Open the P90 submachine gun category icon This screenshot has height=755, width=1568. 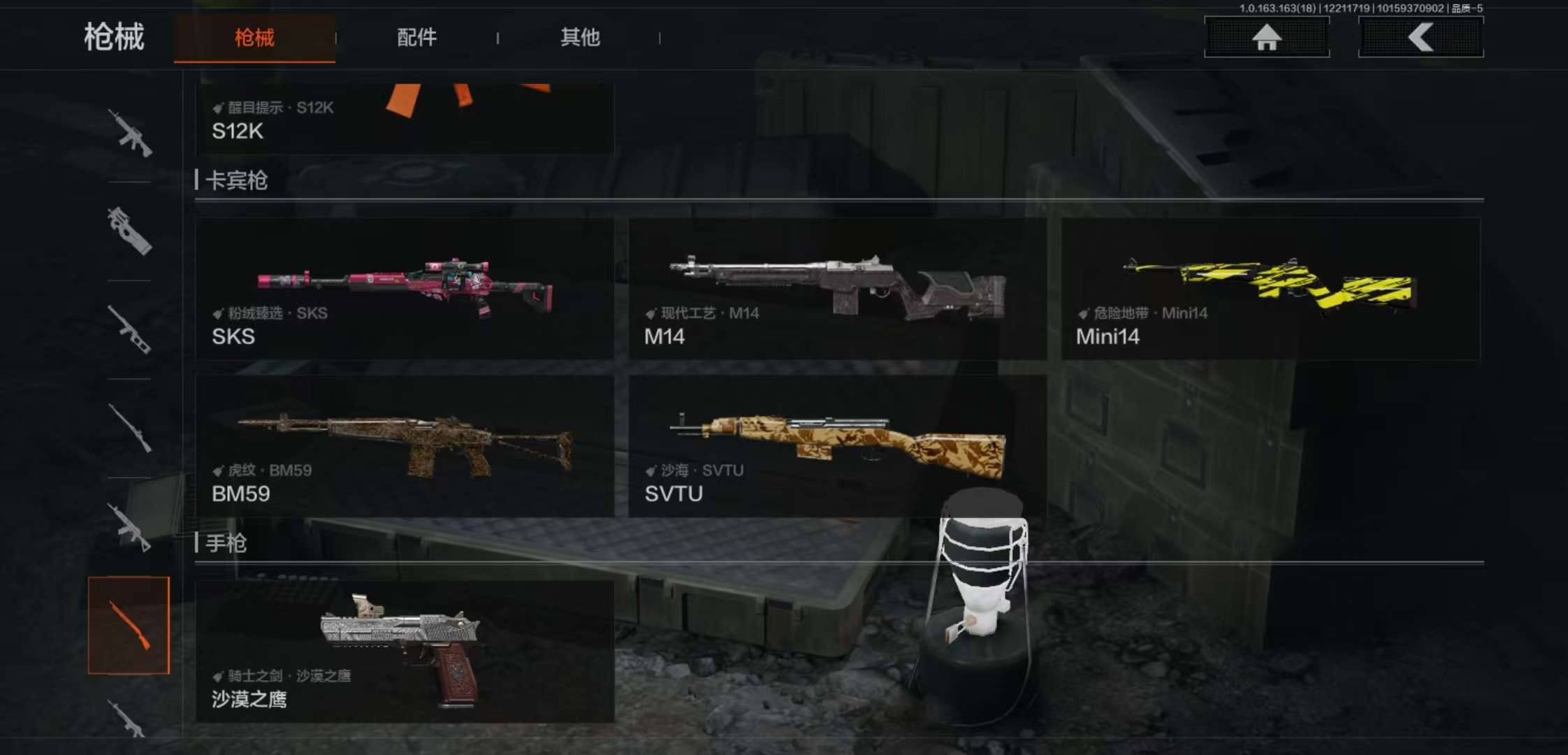coord(129,231)
